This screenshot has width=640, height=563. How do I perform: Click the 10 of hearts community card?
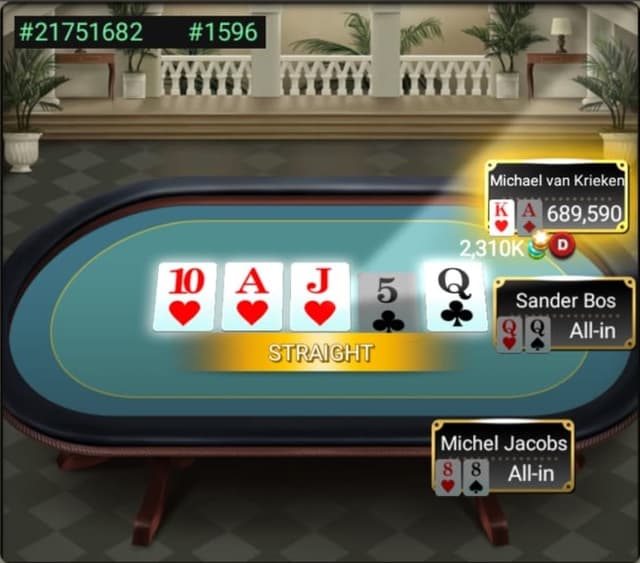(184, 296)
